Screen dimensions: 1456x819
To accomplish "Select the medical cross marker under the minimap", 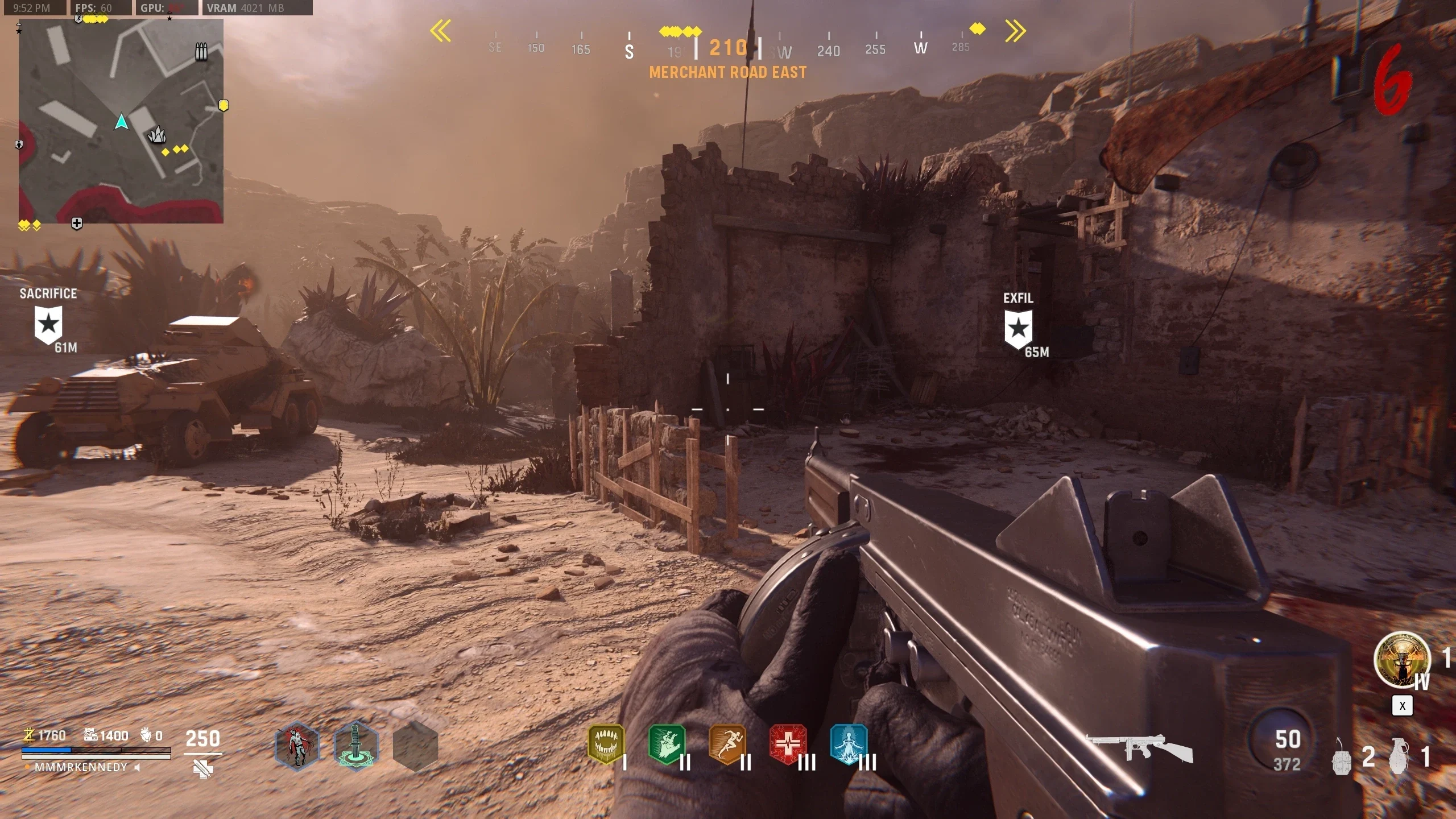I will pyautogui.click(x=77, y=224).
